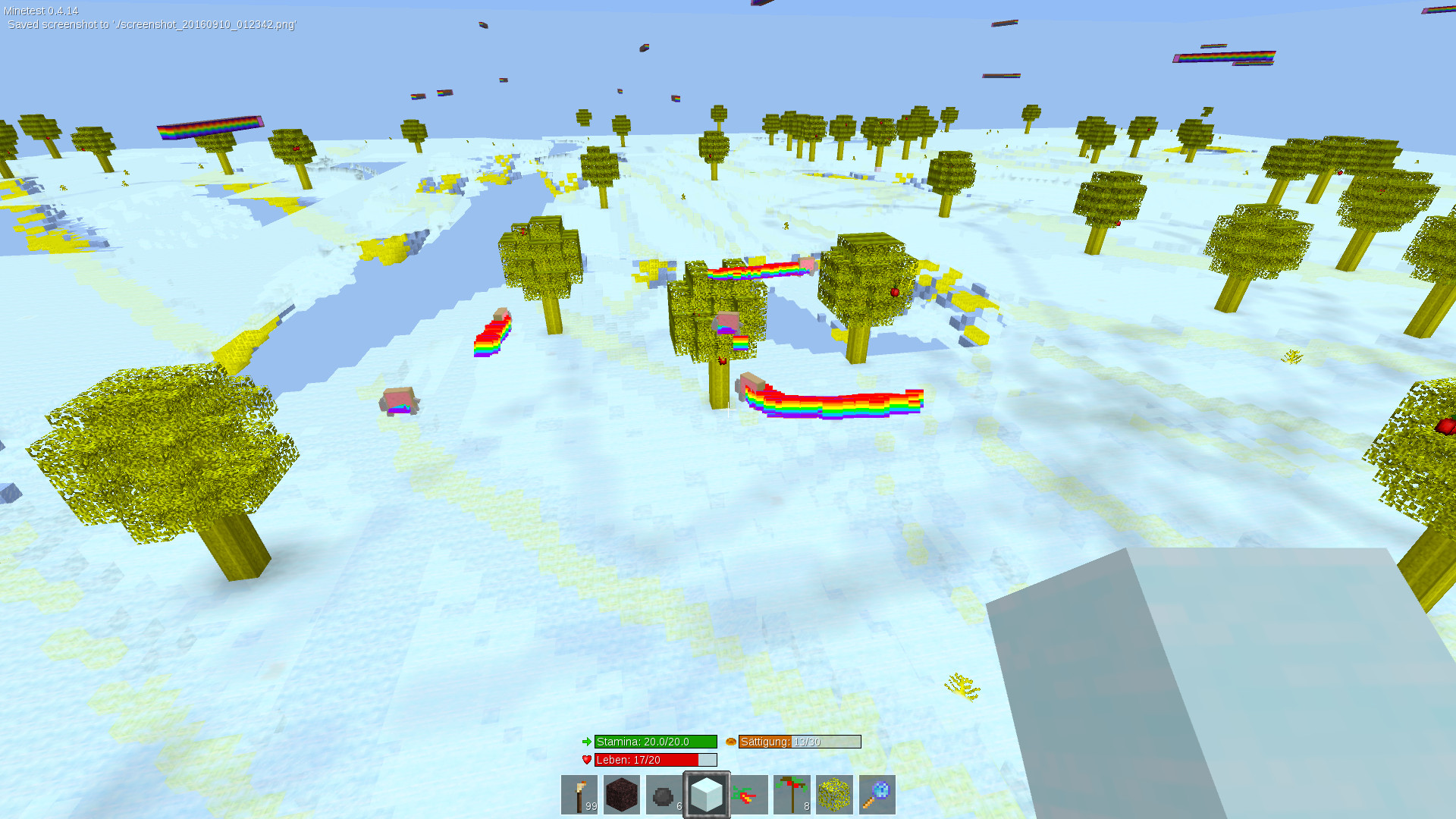This screenshot has width=1456, height=819.
Task: Click the green arrow icon beside the Stamina bar
Action: click(586, 742)
